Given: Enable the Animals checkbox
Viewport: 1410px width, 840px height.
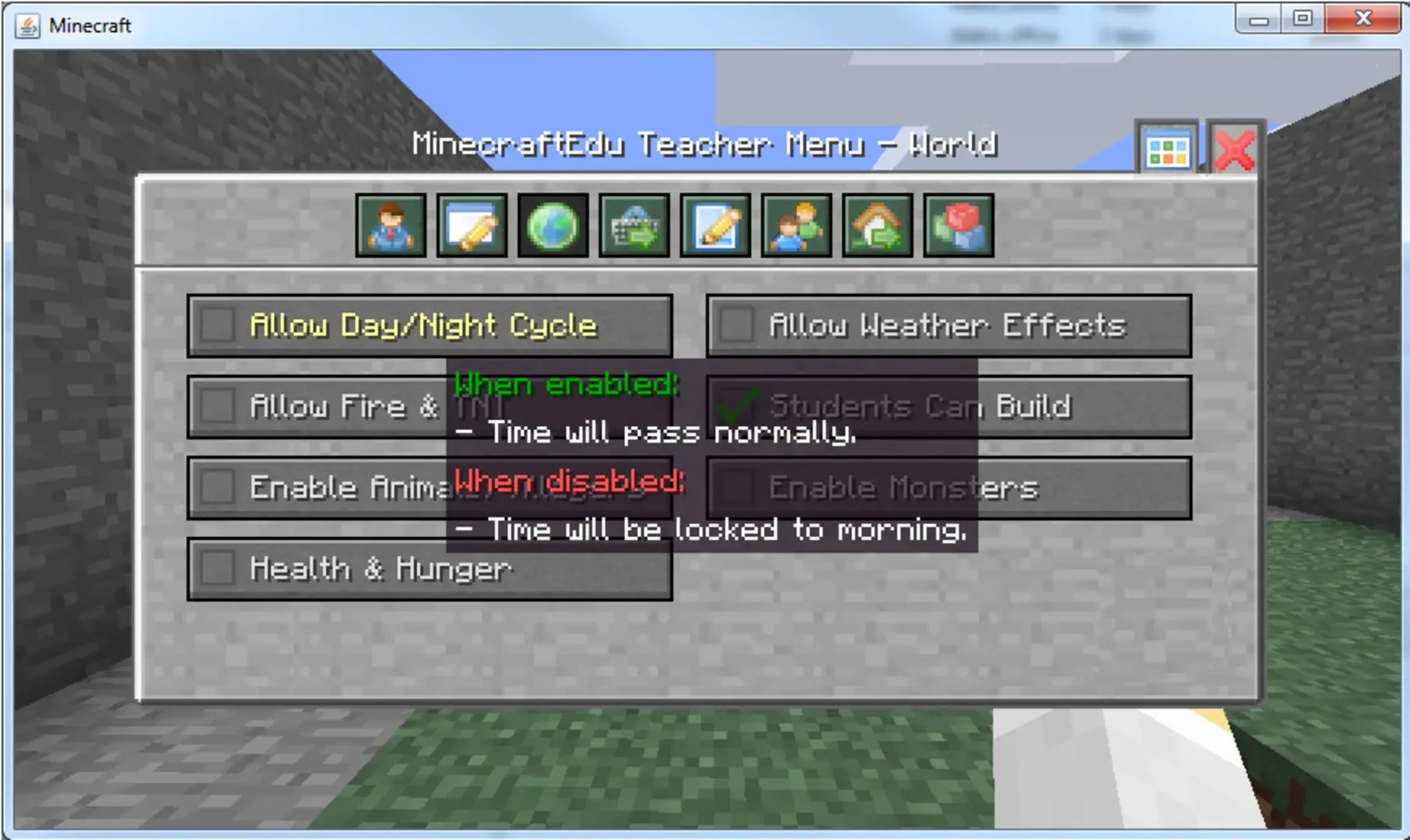Looking at the screenshot, I should (x=219, y=488).
